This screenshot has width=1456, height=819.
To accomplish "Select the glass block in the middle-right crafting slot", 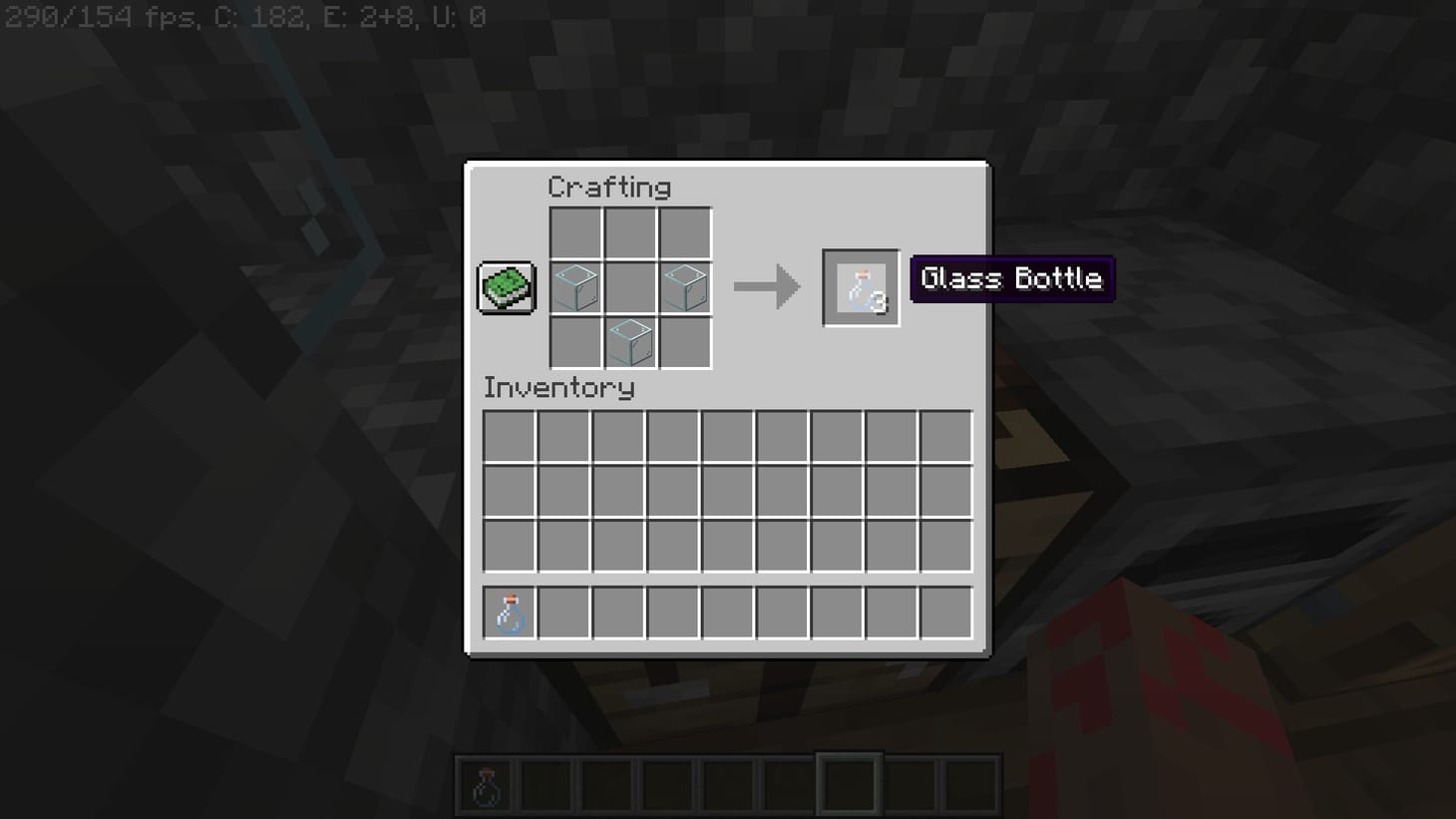I will click(x=684, y=287).
